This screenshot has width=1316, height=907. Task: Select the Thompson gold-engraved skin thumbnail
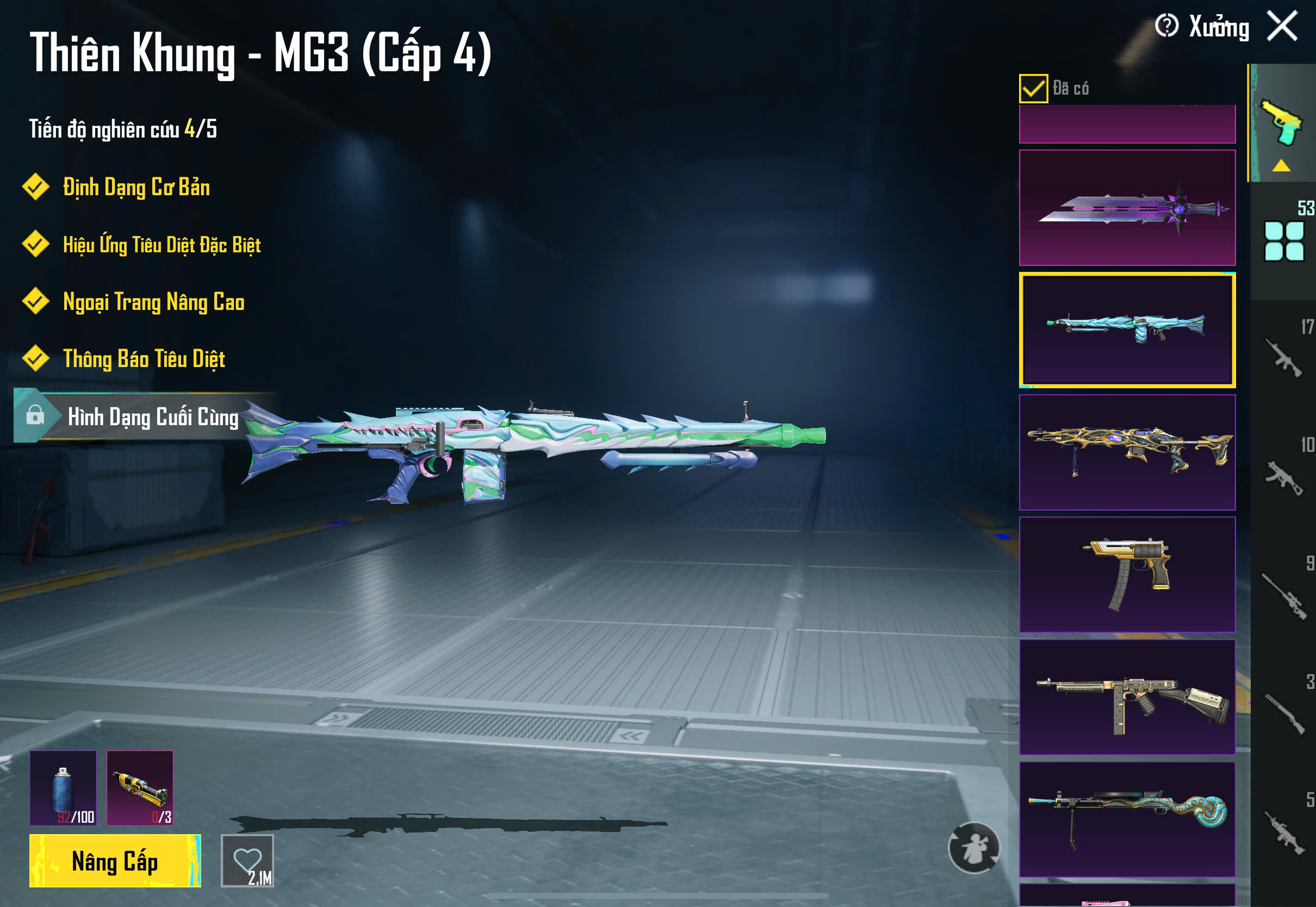(x=1127, y=696)
